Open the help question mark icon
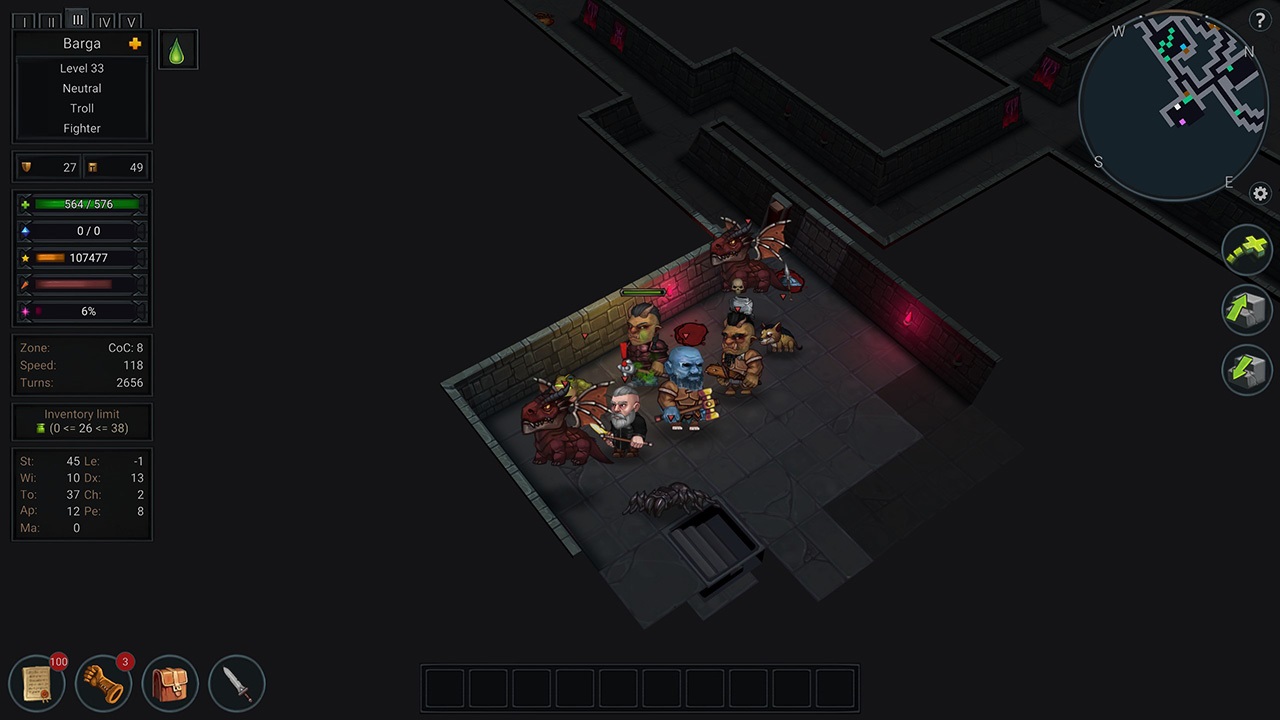1280x720 pixels. coord(1260,22)
